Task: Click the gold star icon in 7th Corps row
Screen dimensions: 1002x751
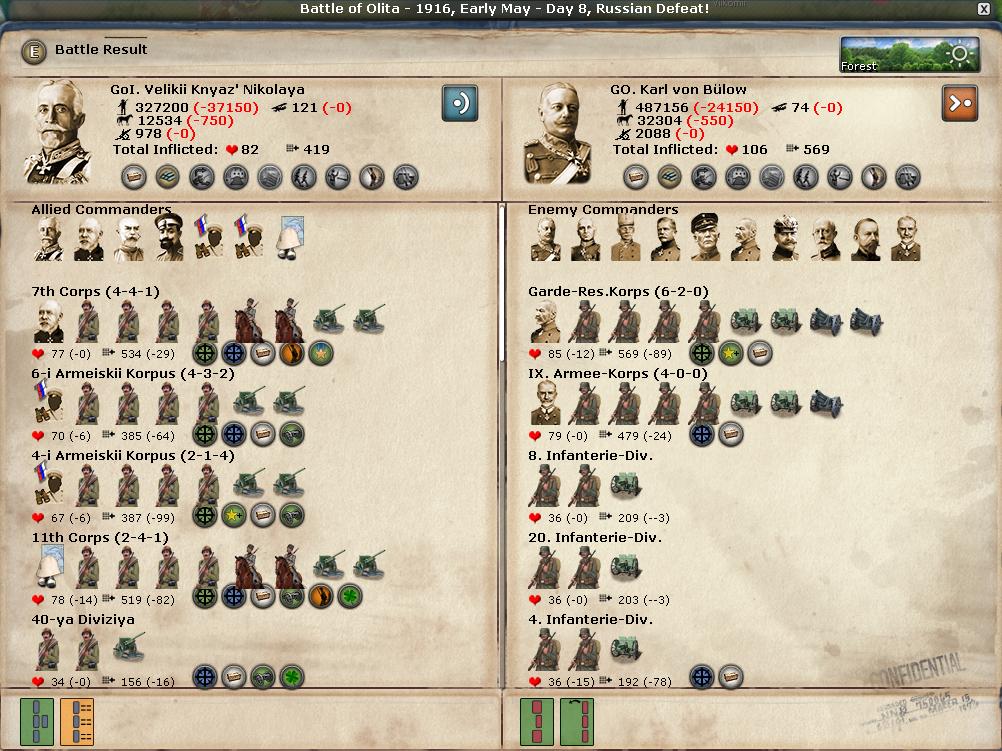Action: (x=321, y=353)
